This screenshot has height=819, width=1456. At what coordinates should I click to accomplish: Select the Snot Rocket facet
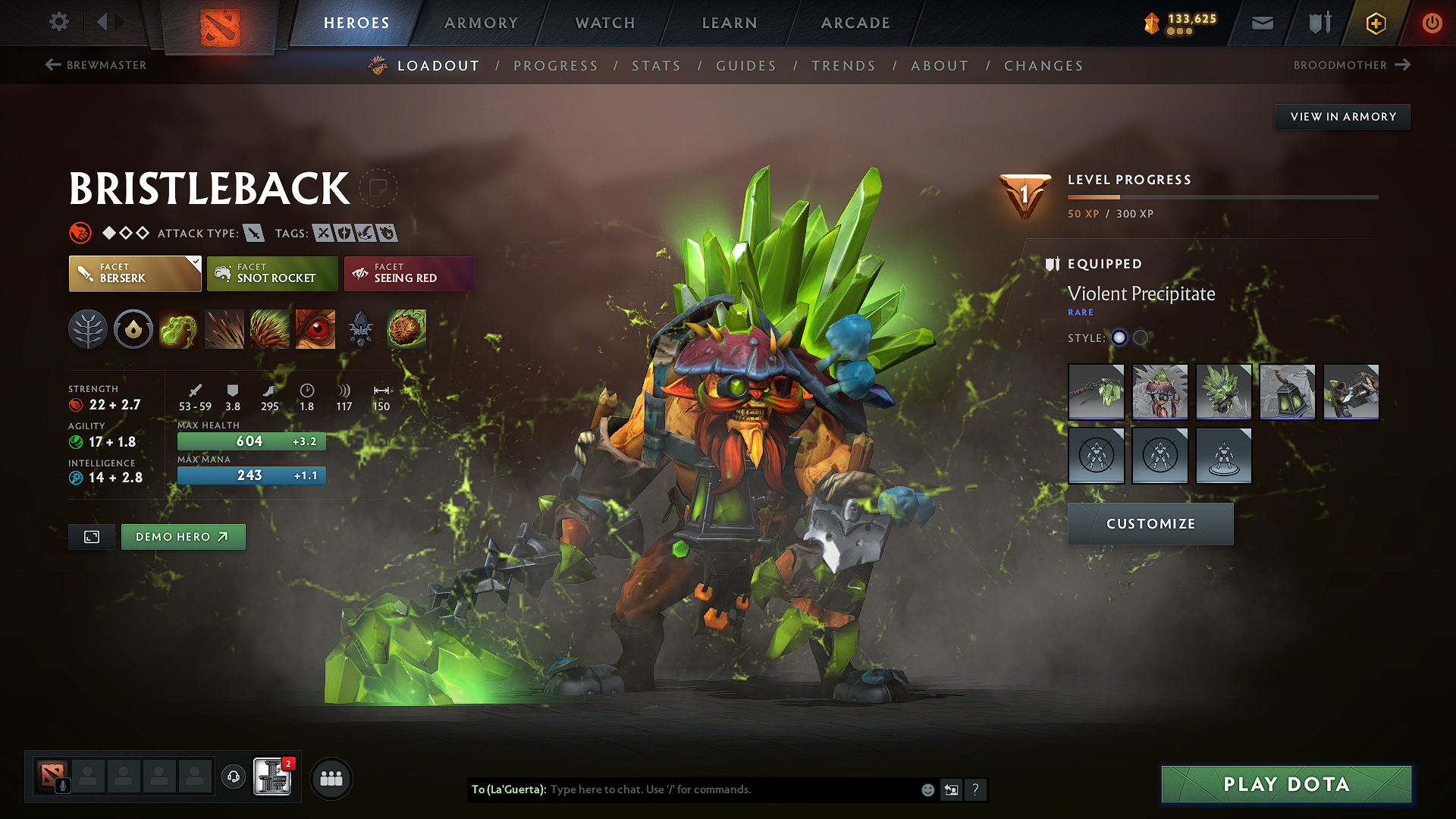tap(271, 273)
